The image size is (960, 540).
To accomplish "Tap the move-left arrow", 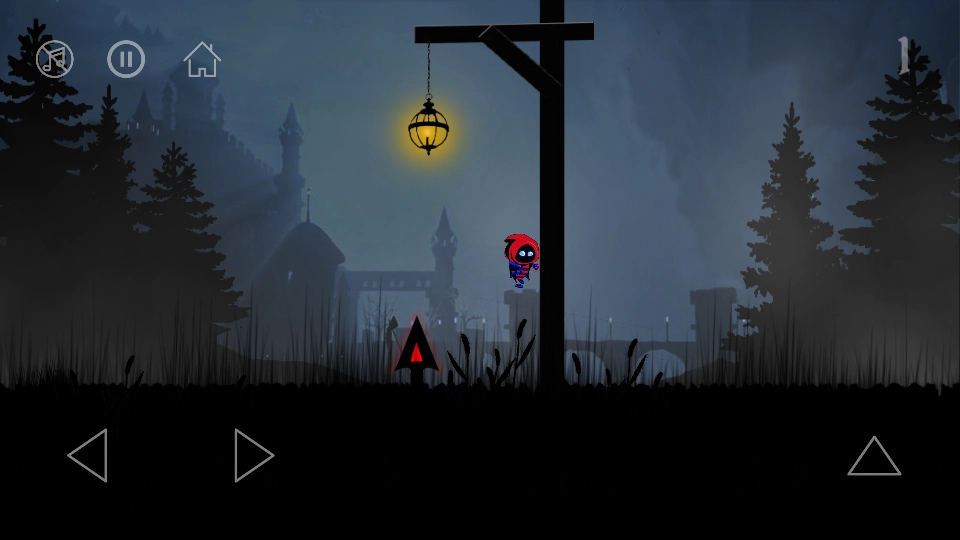I will (88, 456).
